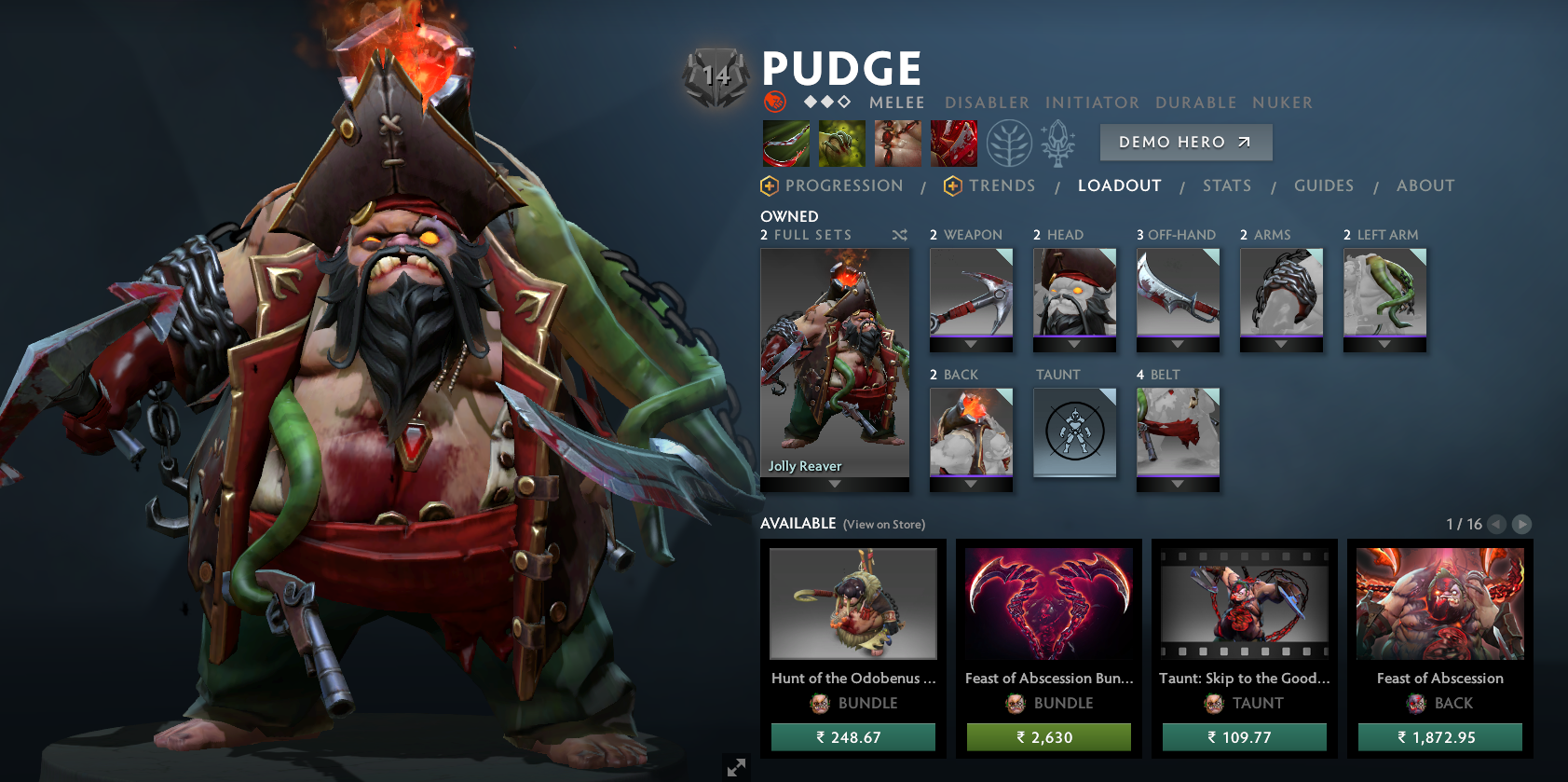
Task: Click the fullscreen expand arrow icon
Action: point(735,767)
